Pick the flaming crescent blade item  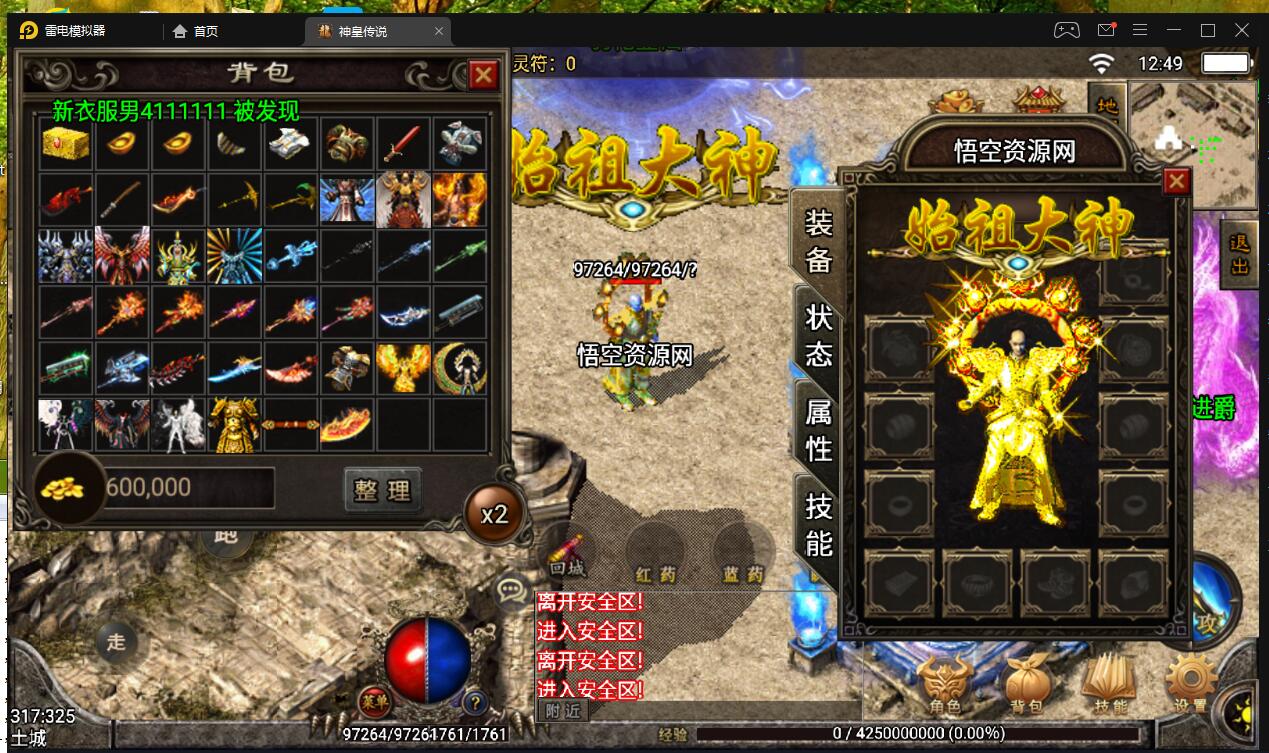tap(346, 424)
